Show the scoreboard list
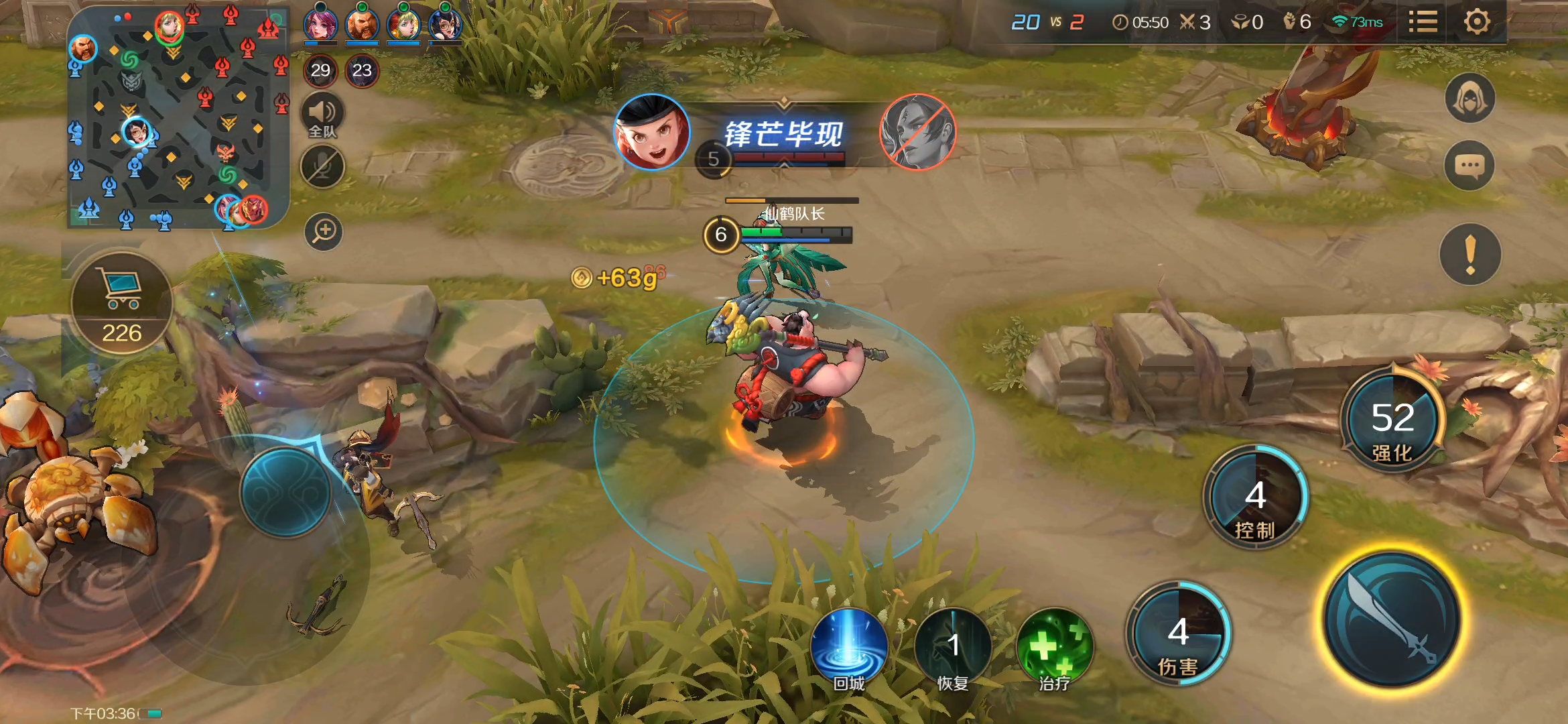Image resolution: width=1568 pixels, height=724 pixels. 1423,22
